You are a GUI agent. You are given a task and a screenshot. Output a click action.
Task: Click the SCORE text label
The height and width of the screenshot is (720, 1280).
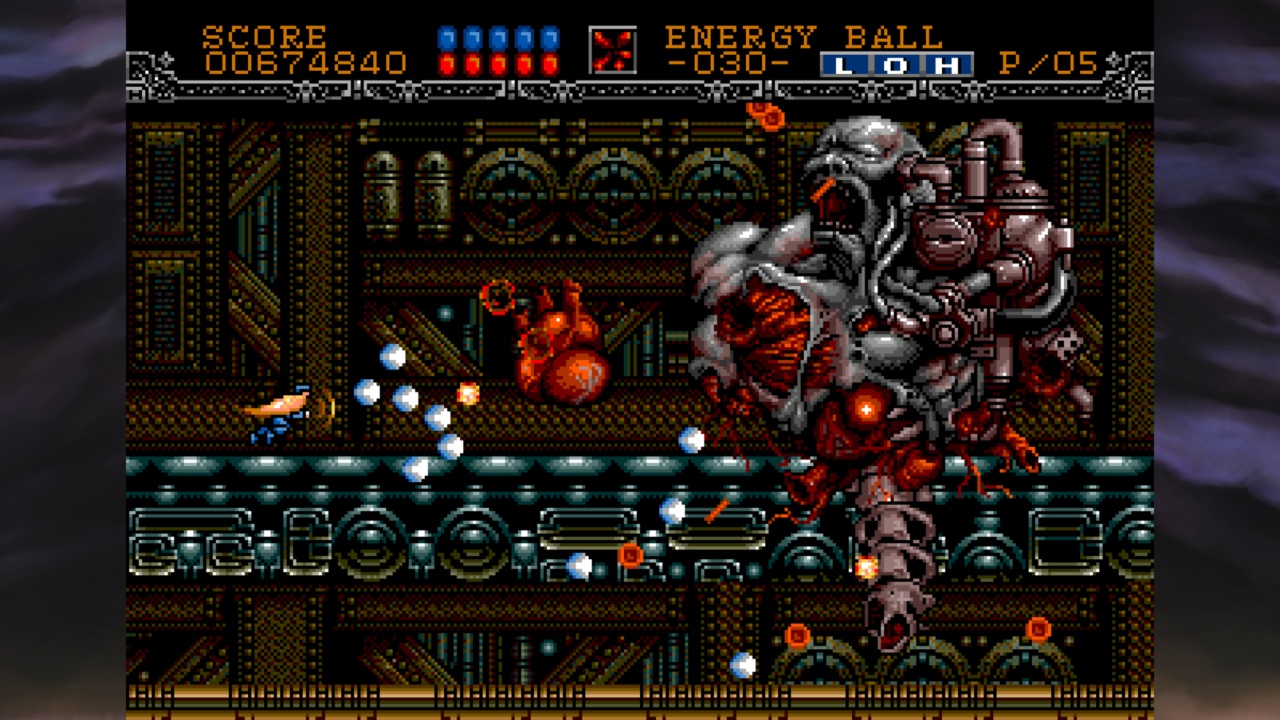263,35
